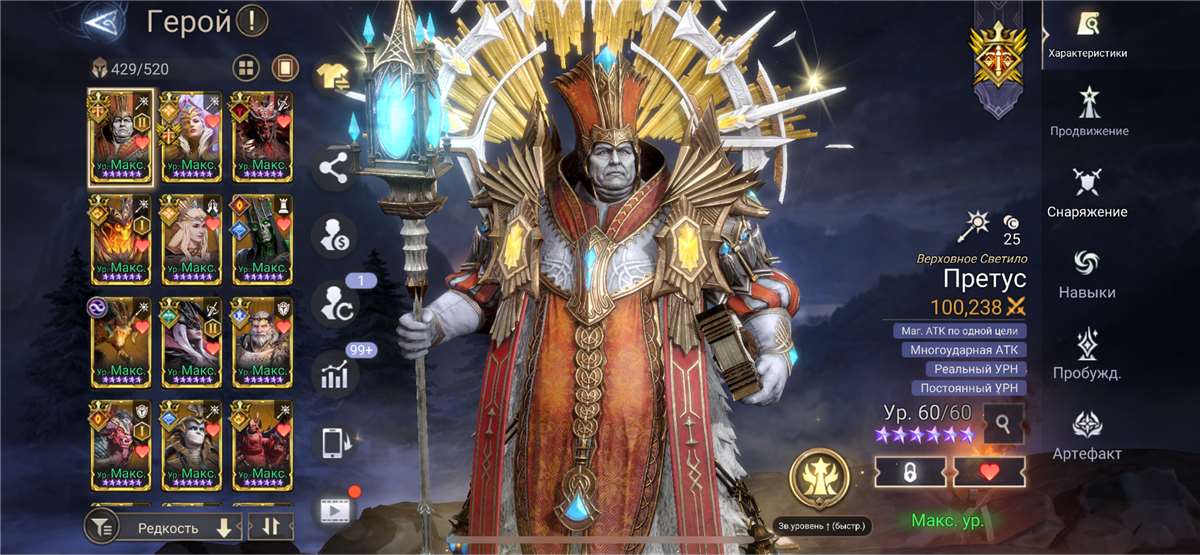Switch to the Продвижение tab

tap(1089, 111)
